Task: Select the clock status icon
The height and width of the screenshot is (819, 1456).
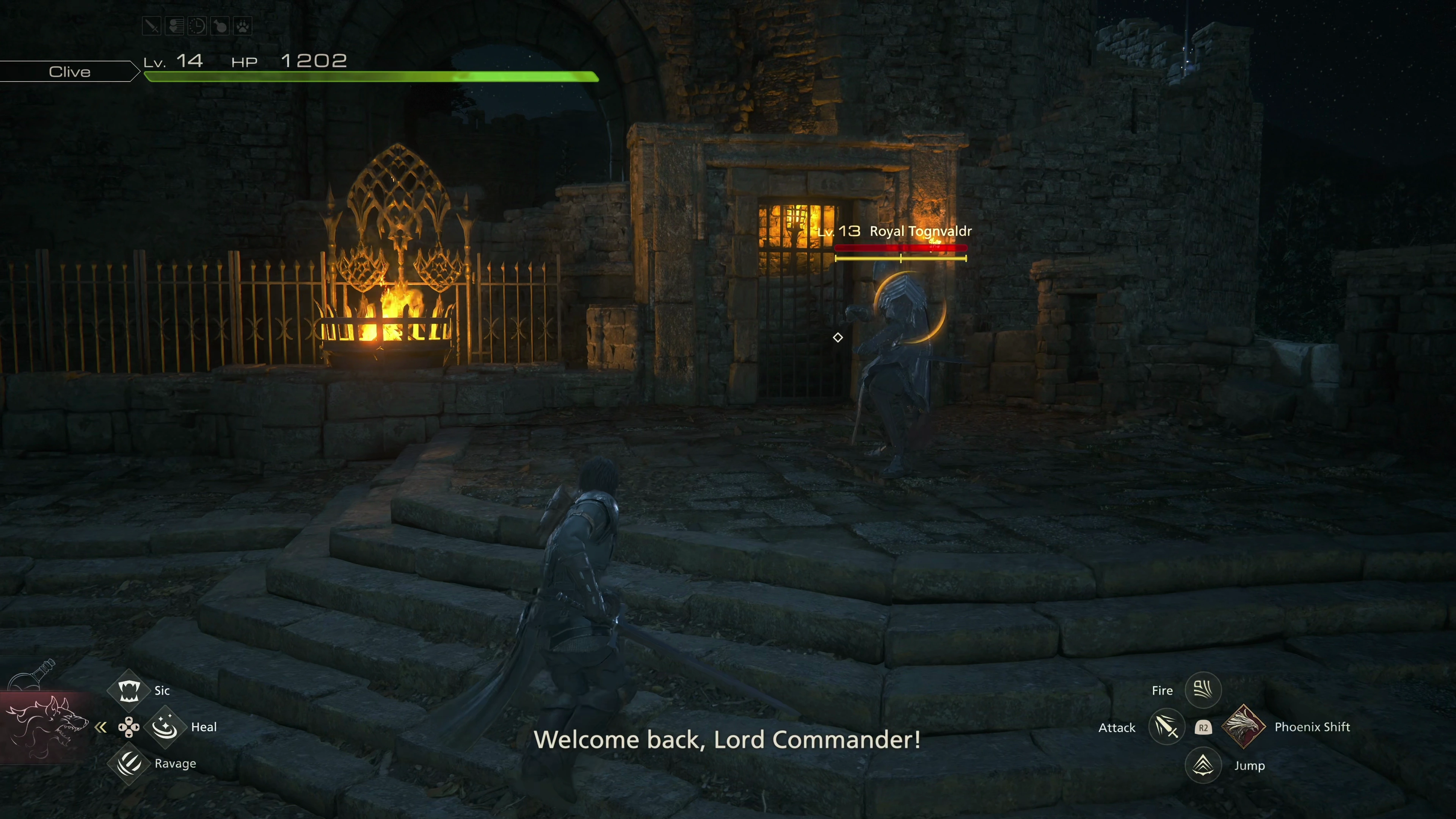Action: coord(197,26)
